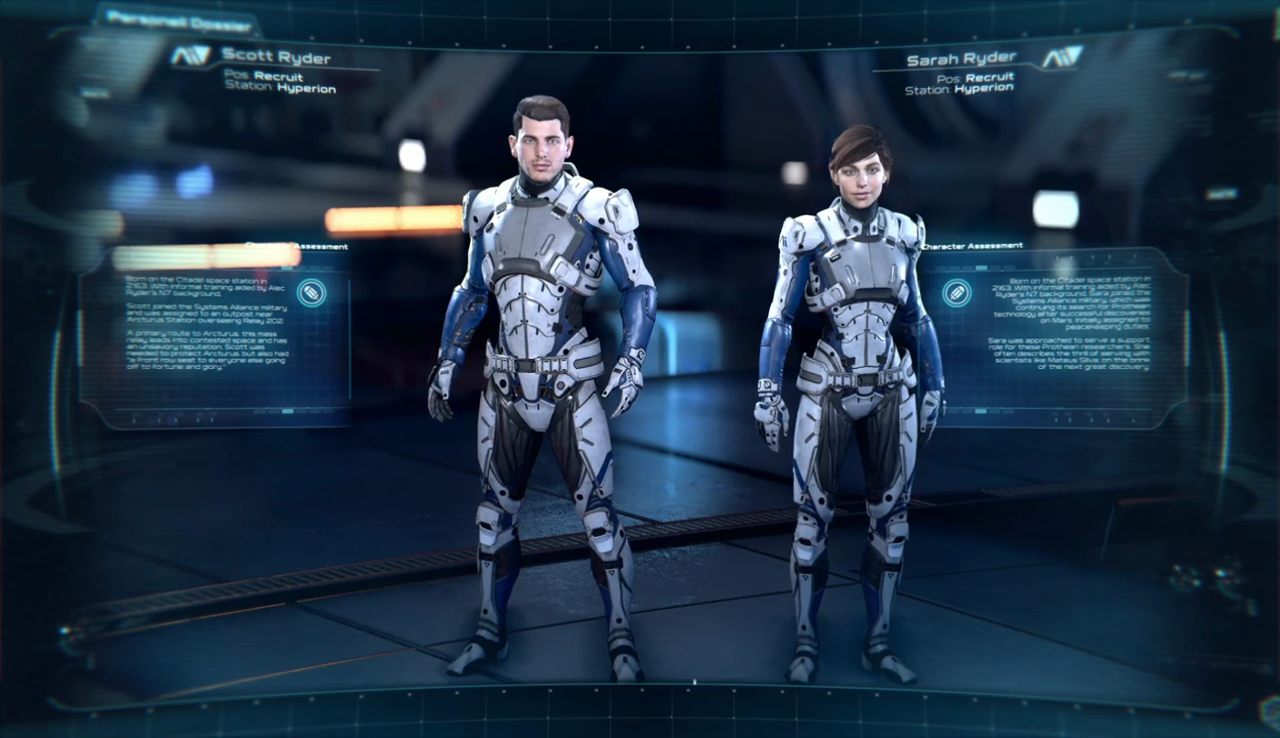Click the Sarah Ryder name header
1280x738 pixels.
(x=960, y=59)
